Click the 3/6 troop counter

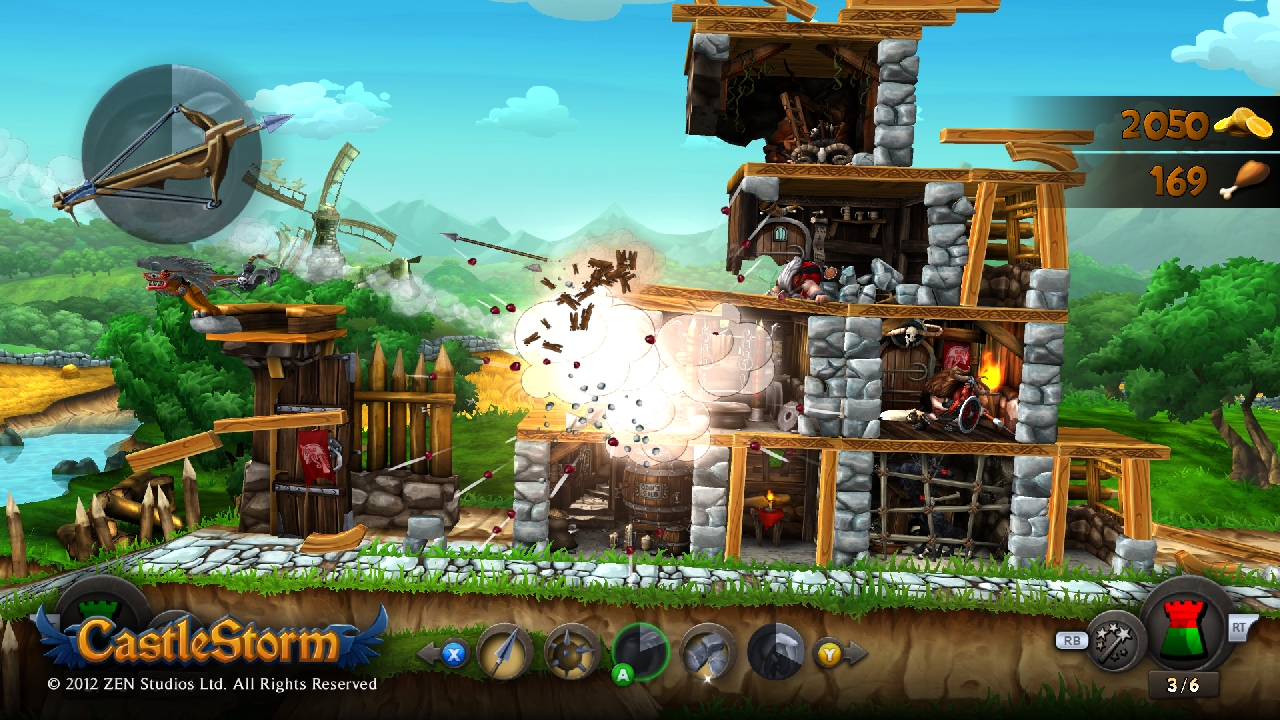1185,686
